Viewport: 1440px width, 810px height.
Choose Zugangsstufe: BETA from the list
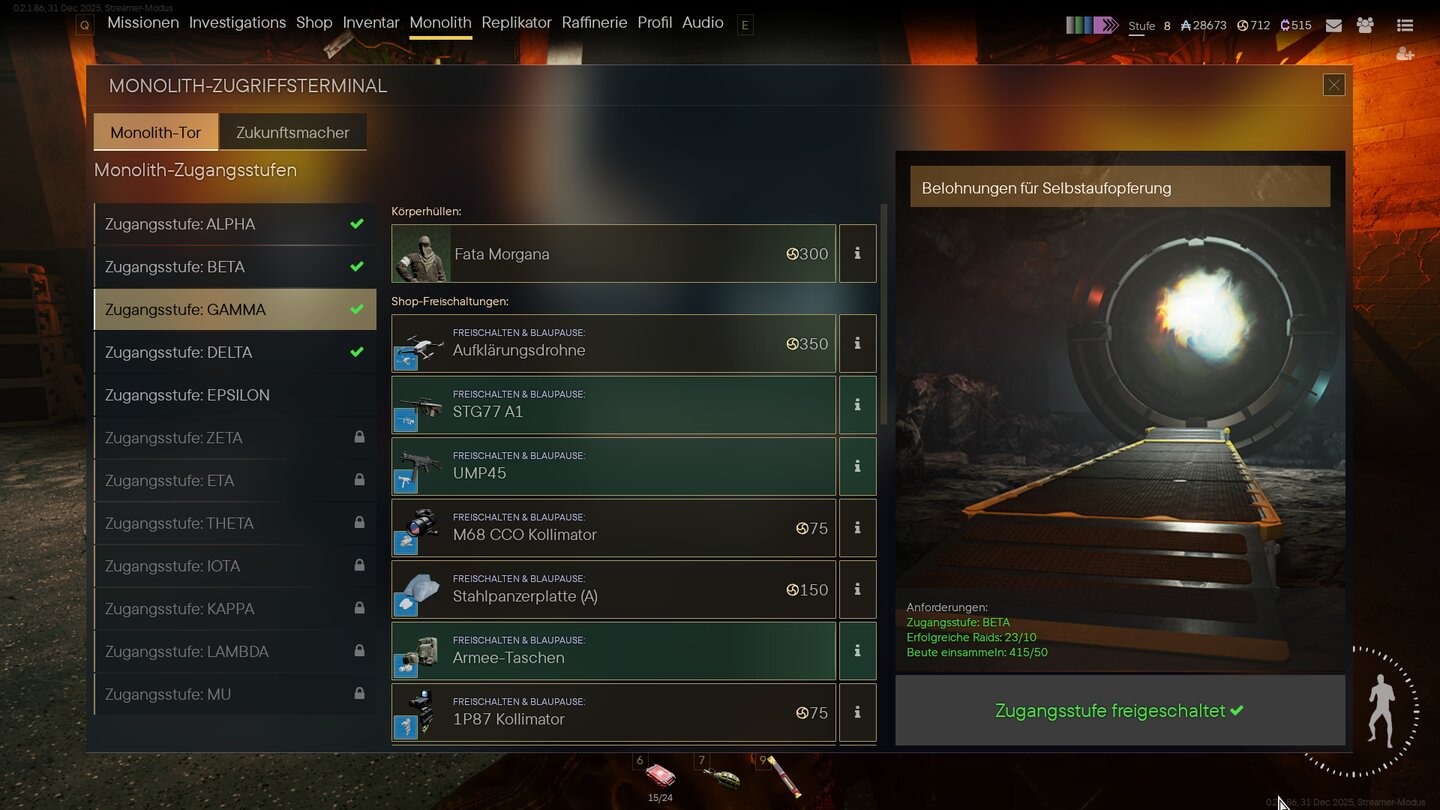click(235, 267)
